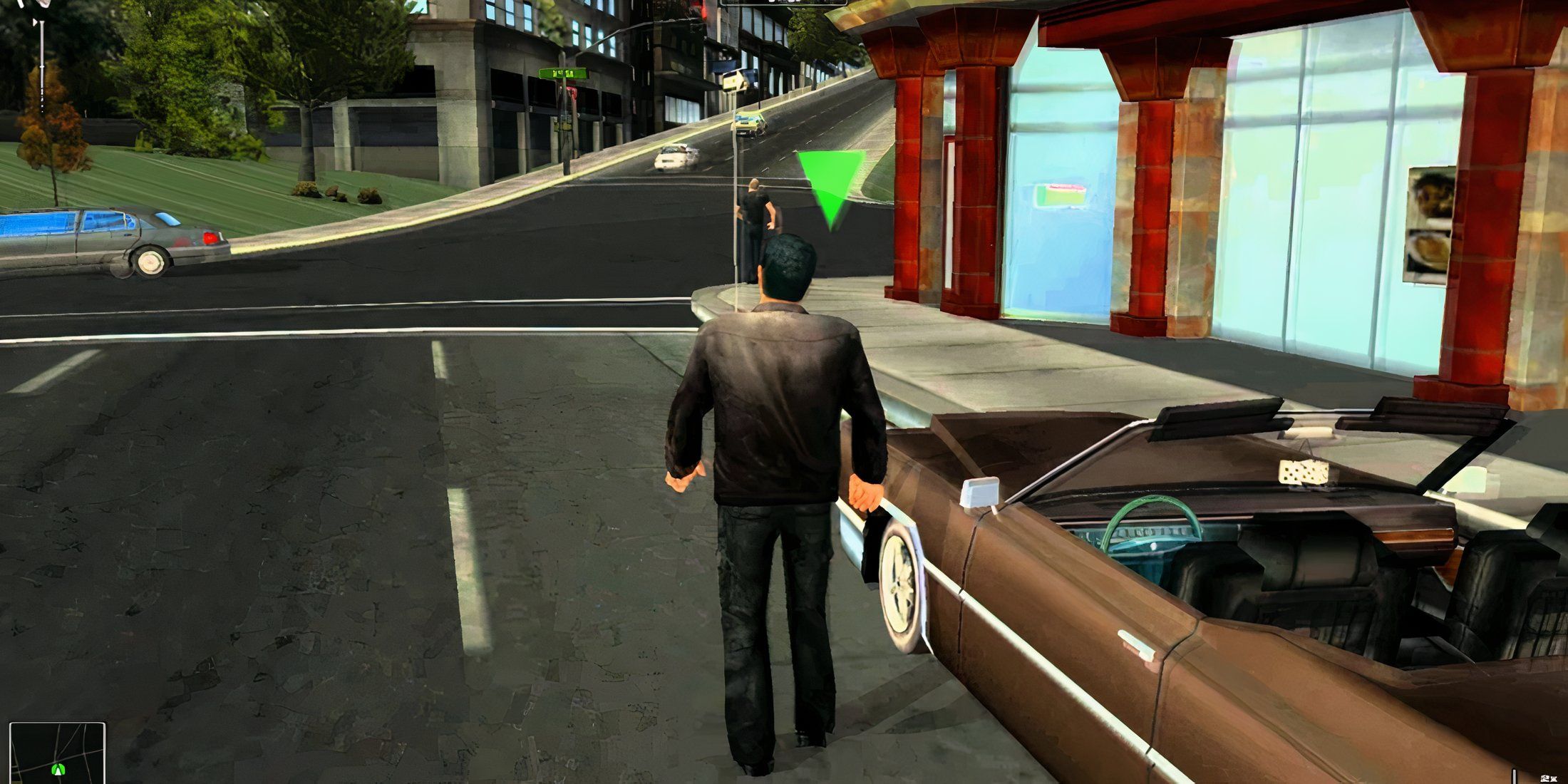1568x784 pixels.
Task: Click the leftmost white icon in the bottom-right corner
Action: pos(1544,778)
